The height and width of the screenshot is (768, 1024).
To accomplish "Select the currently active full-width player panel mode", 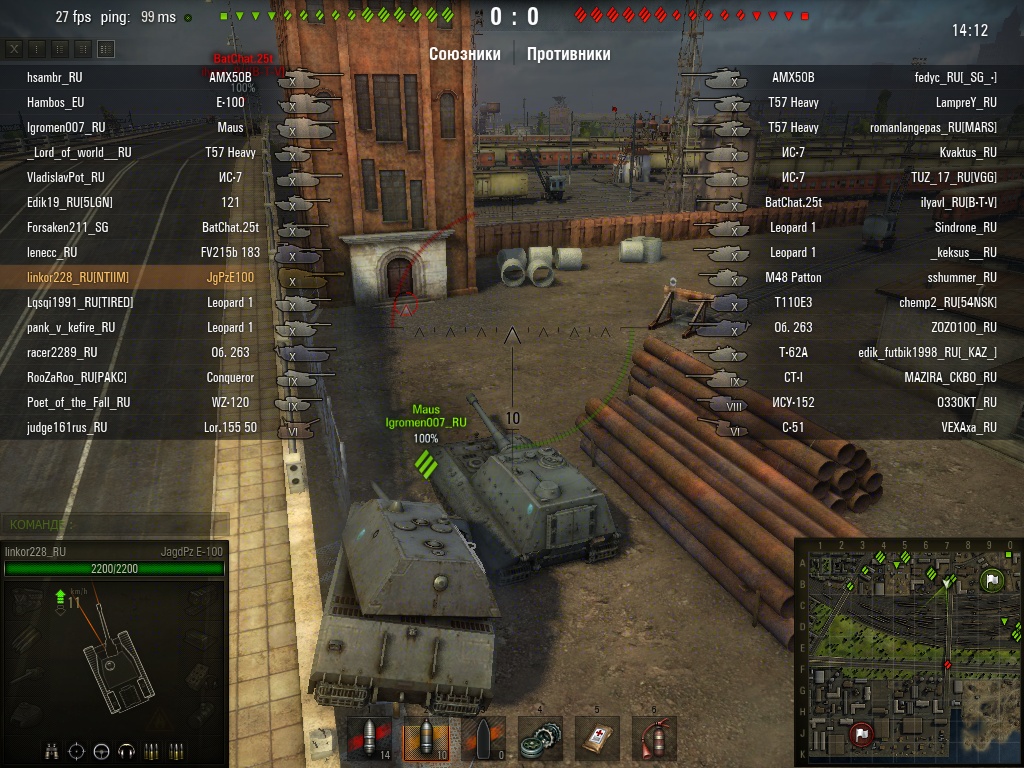I will (106, 48).
